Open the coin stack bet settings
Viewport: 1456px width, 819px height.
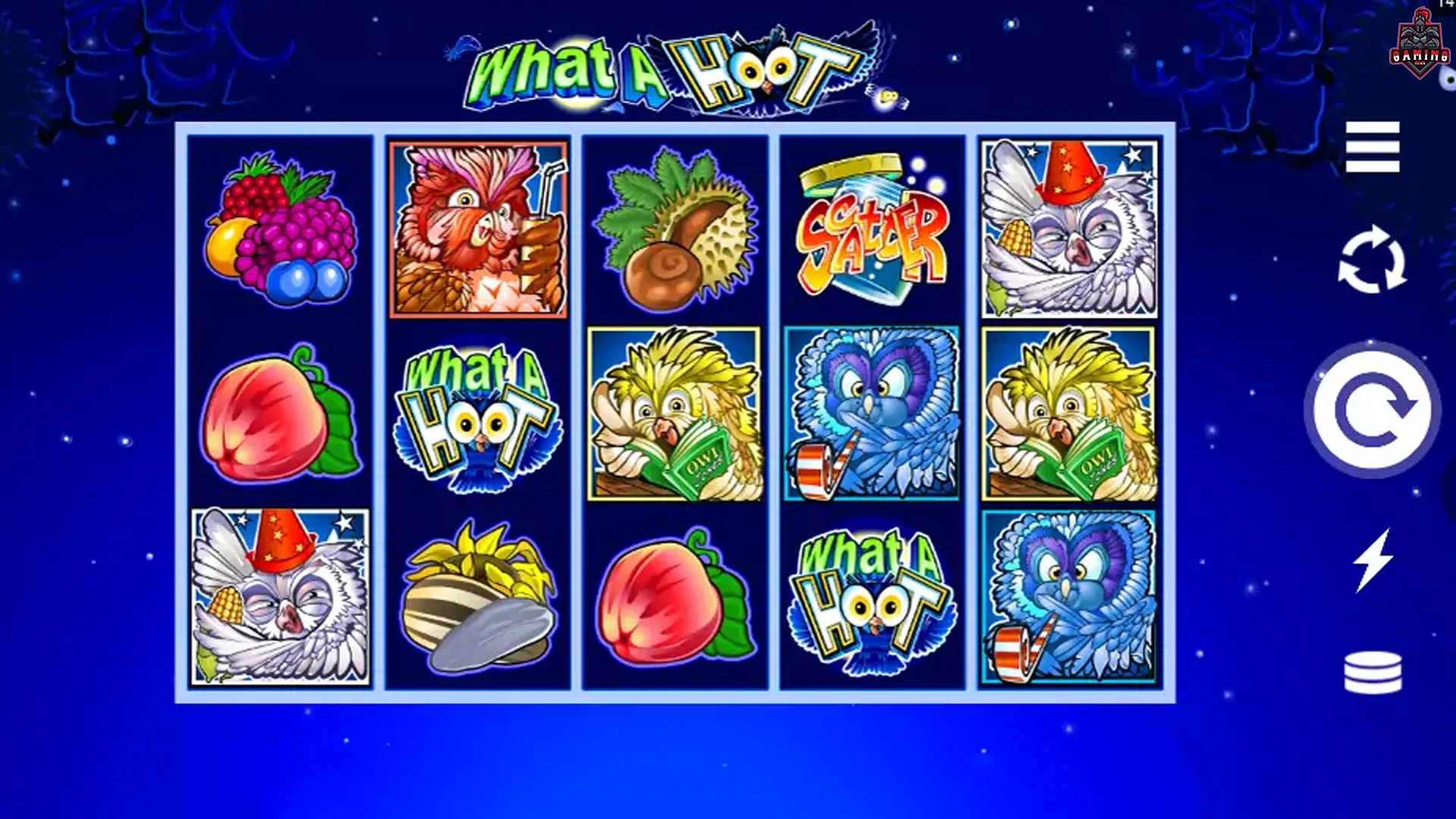coord(1373,672)
